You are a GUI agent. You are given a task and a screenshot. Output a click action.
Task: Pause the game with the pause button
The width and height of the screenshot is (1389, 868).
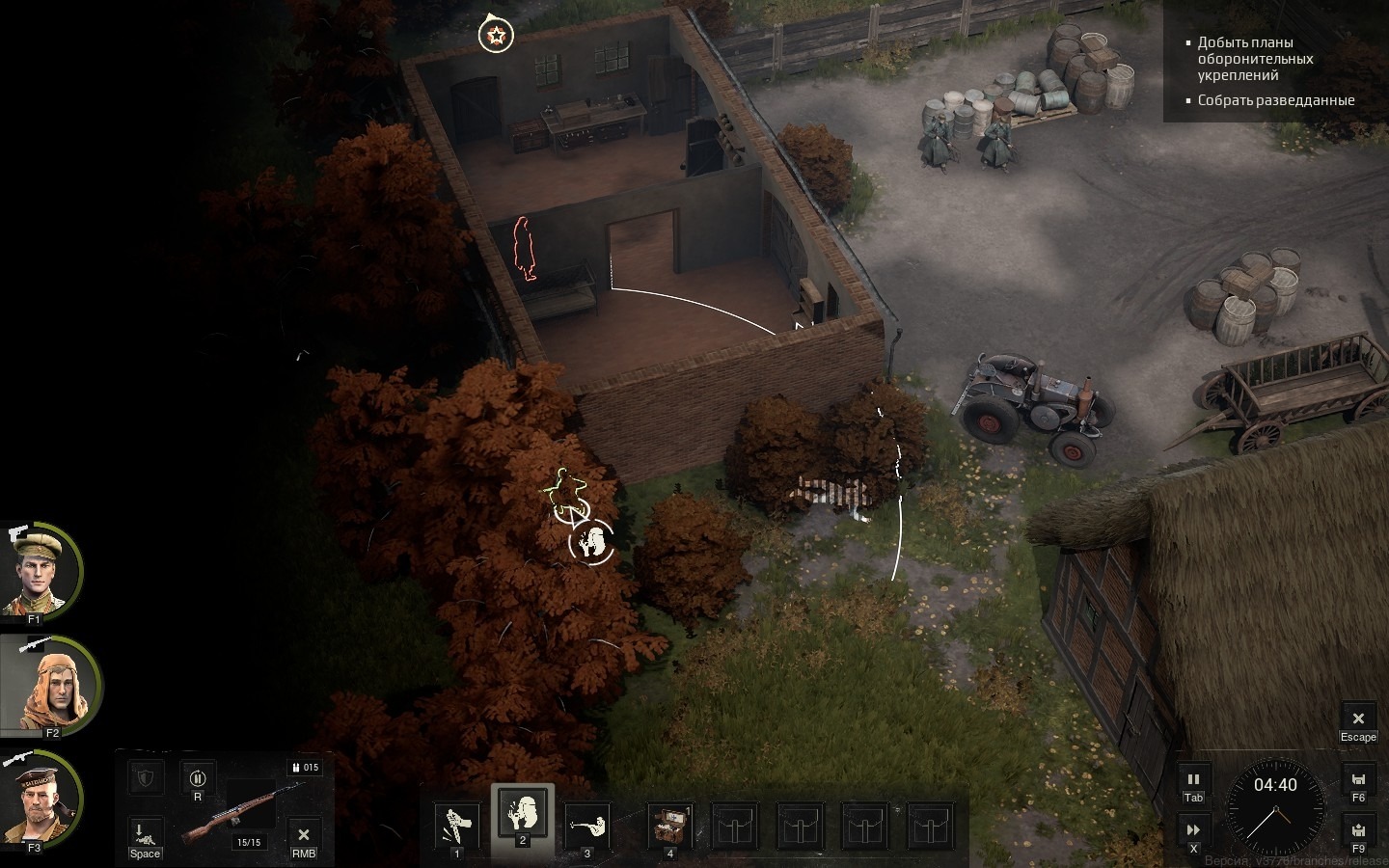[1193, 780]
